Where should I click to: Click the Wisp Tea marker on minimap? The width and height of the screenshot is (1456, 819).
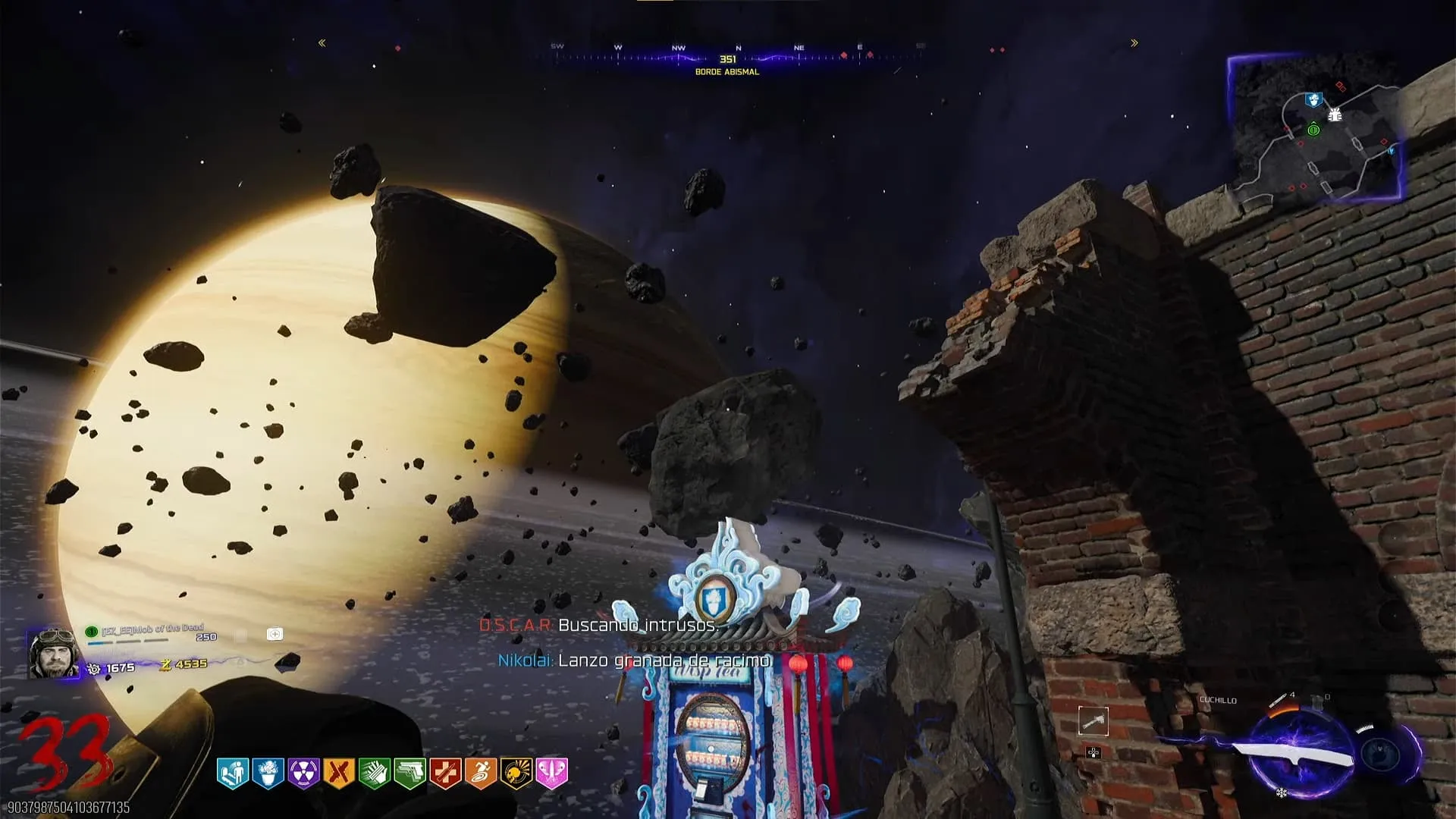click(1313, 99)
